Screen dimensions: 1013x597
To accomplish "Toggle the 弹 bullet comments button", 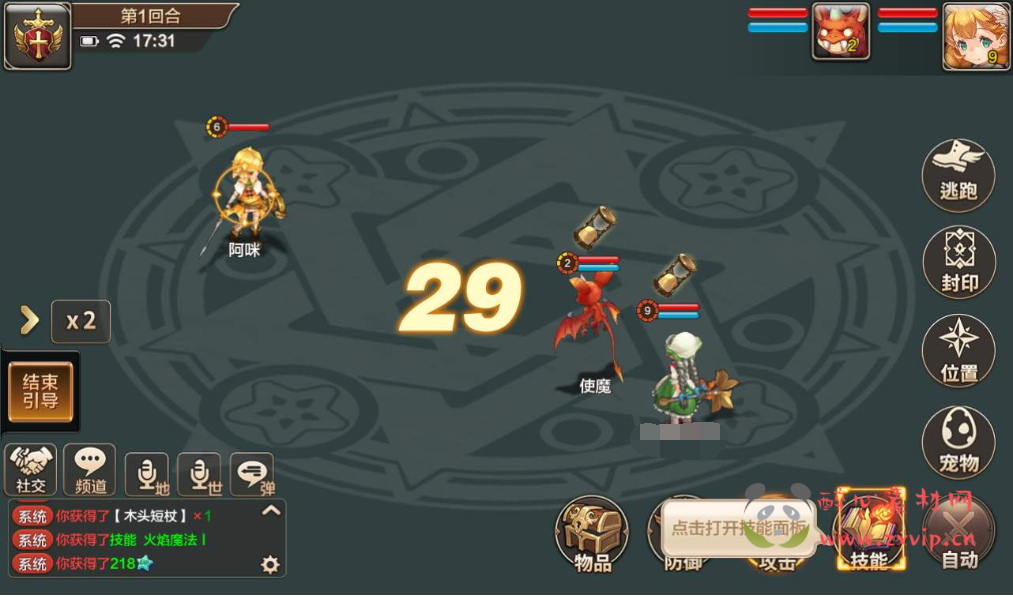I will click(x=252, y=473).
